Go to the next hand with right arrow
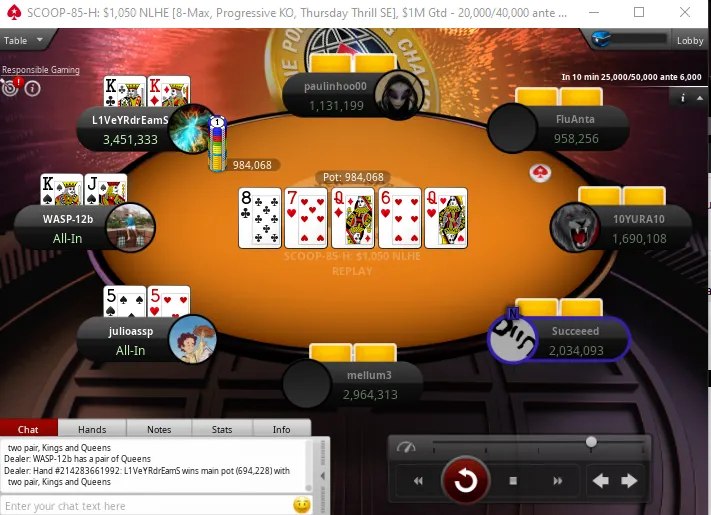Viewport: 711px width, 515px height. coord(629,481)
